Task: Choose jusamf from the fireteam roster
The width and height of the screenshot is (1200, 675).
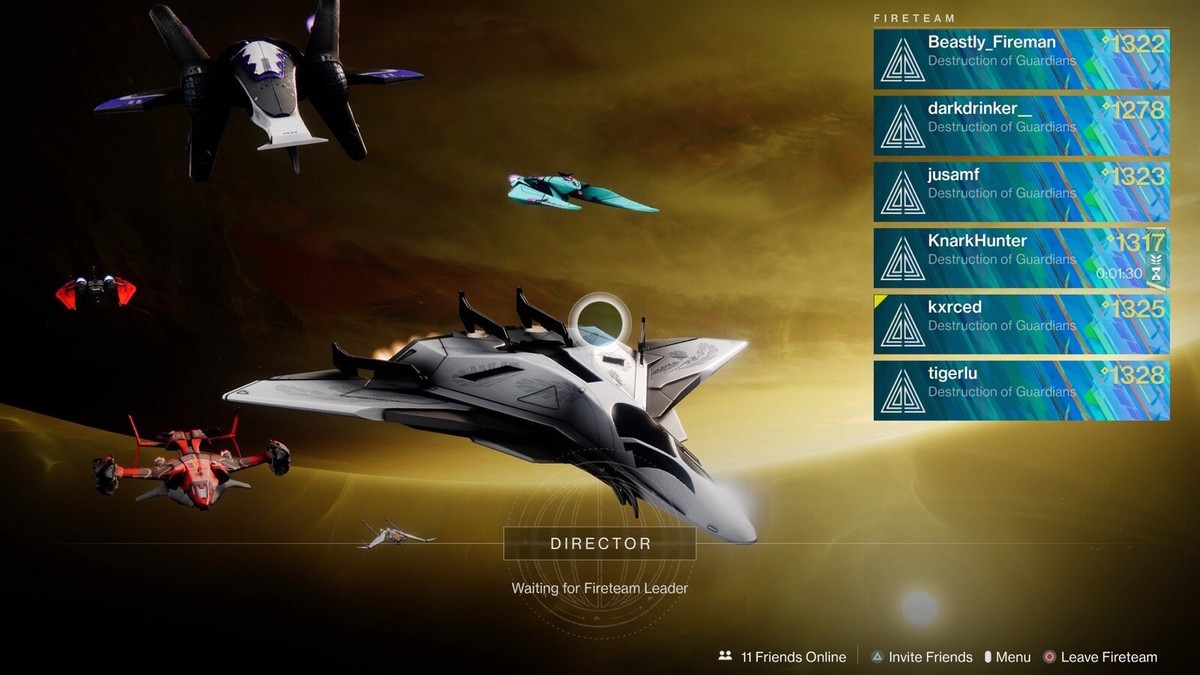Action: point(1020,191)
